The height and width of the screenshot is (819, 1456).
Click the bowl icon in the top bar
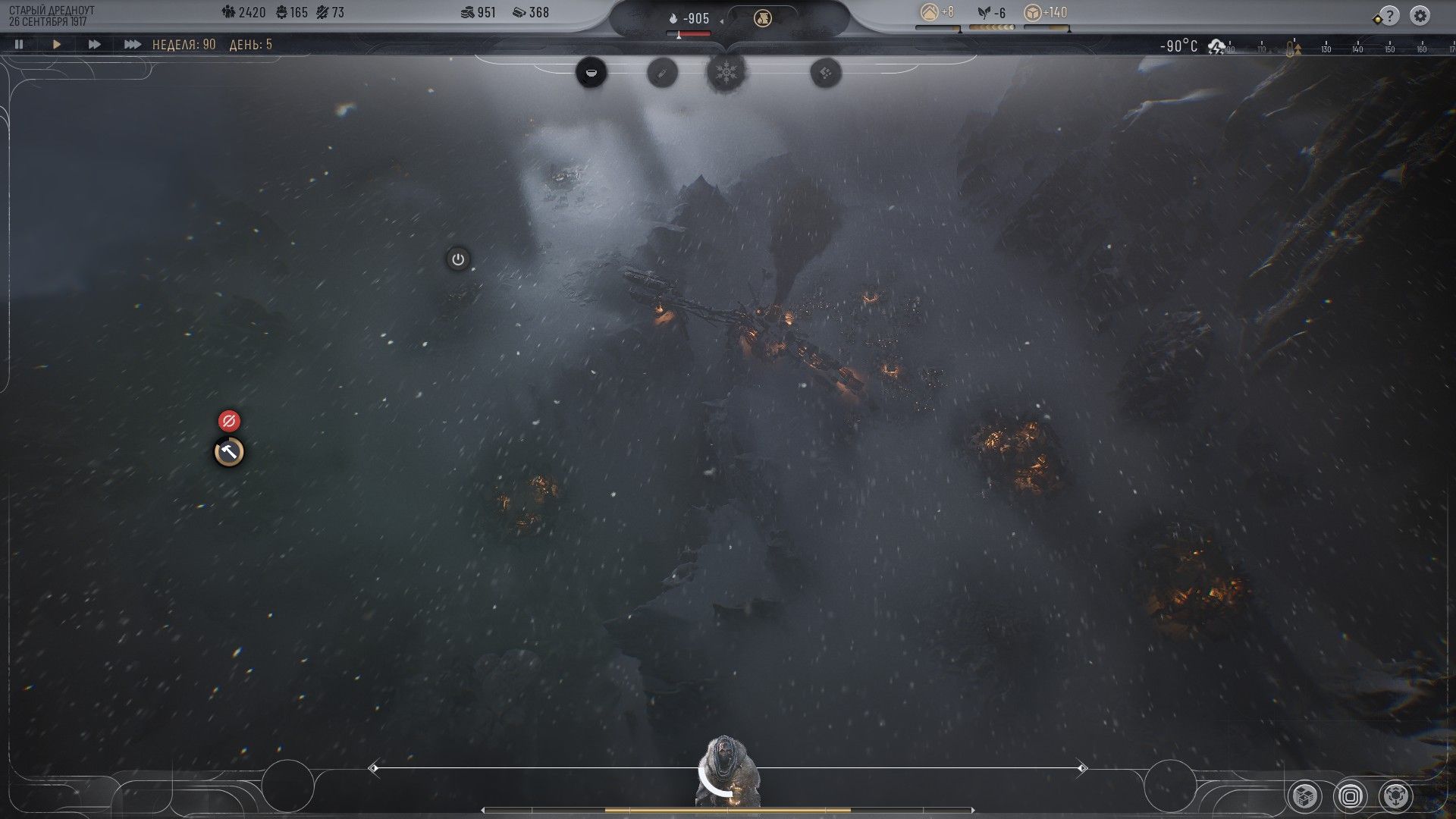click(591, 74)
